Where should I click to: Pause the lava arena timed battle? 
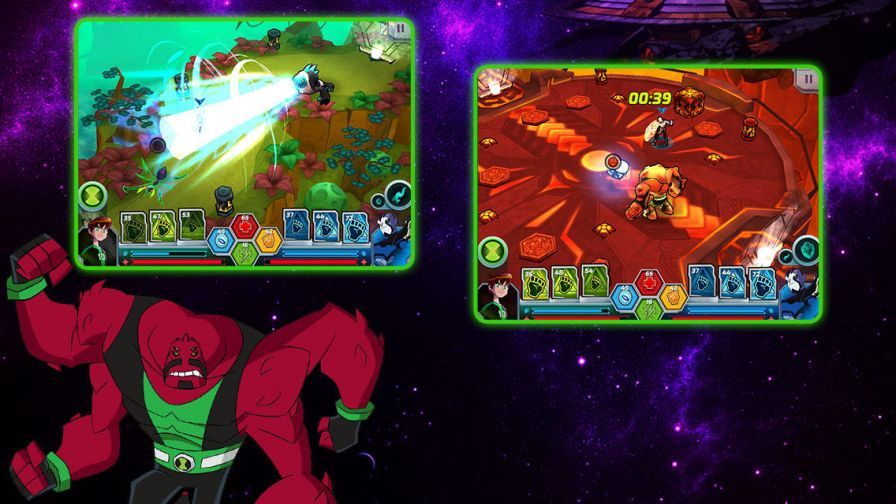[x=805, y=77]
